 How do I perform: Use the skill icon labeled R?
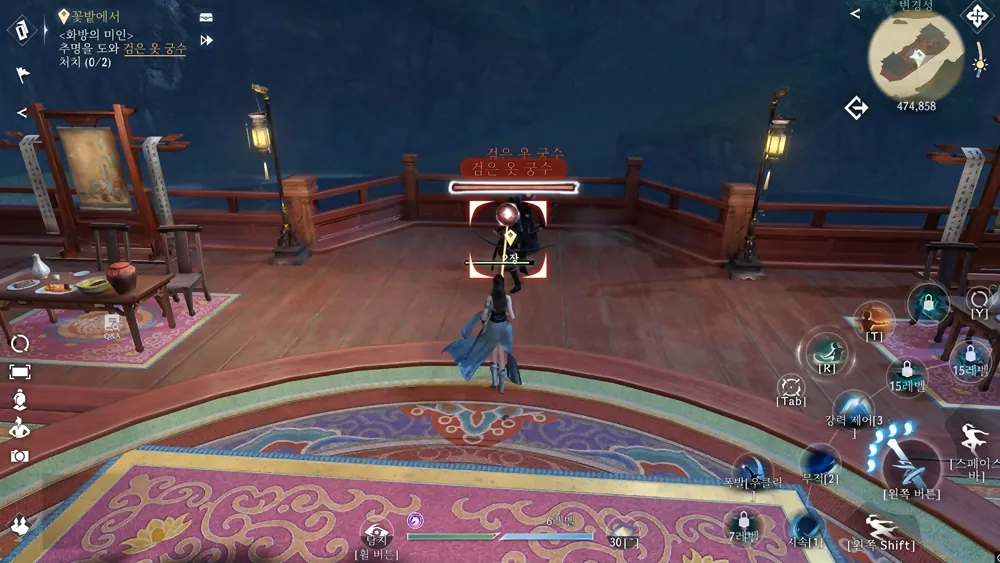tap(826, 351)
